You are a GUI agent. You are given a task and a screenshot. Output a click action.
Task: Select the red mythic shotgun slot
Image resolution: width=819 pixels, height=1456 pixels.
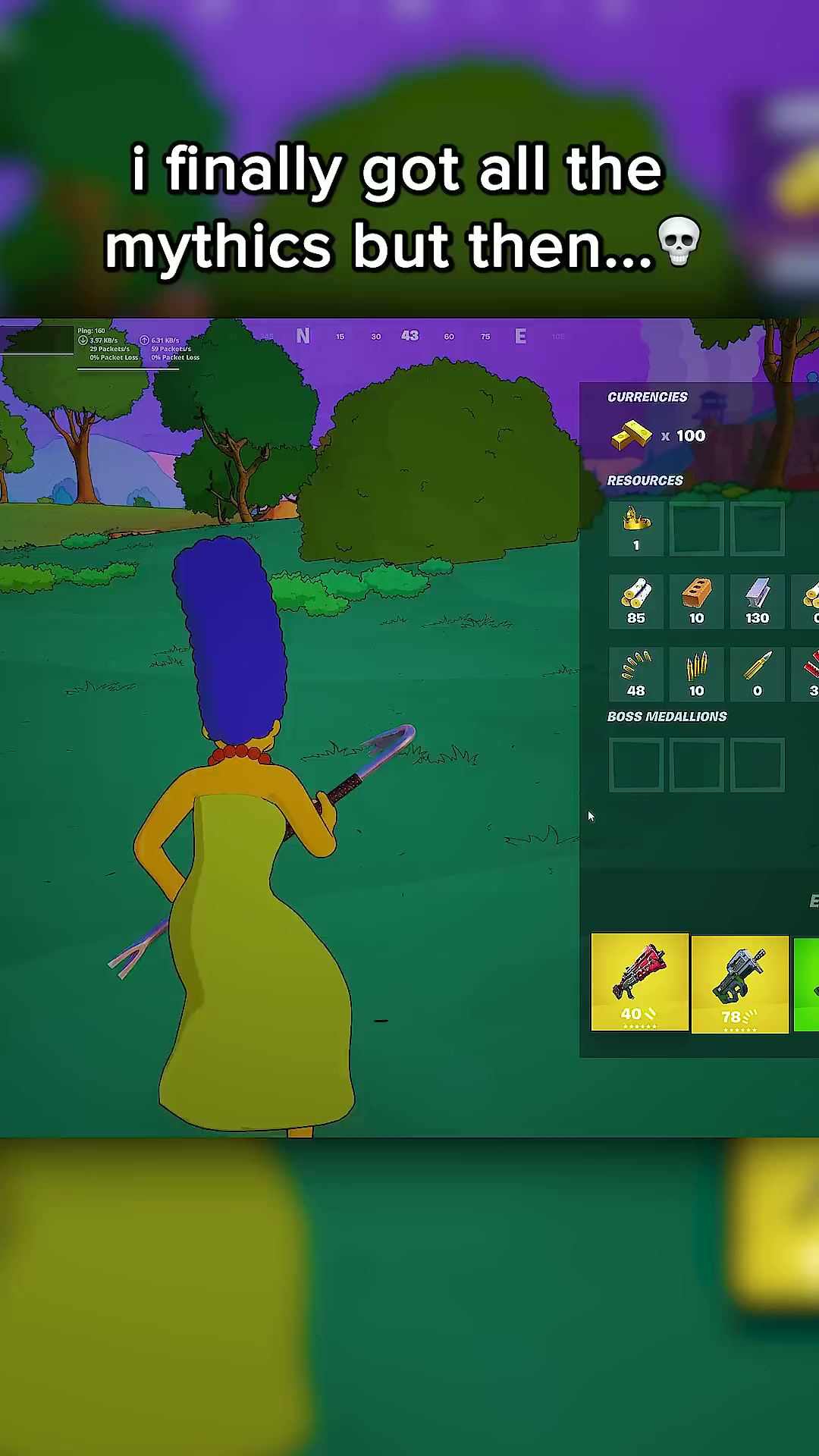(x=639, y=983)
